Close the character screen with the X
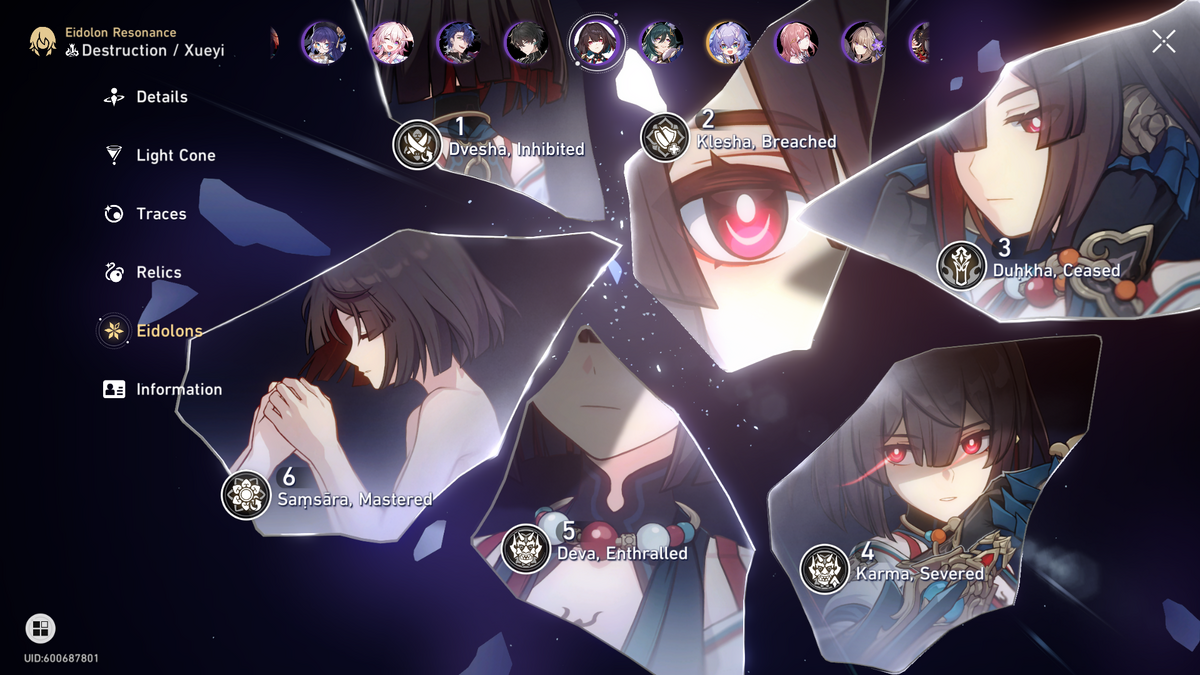 pyautogui.click(x=1163, y=41)
